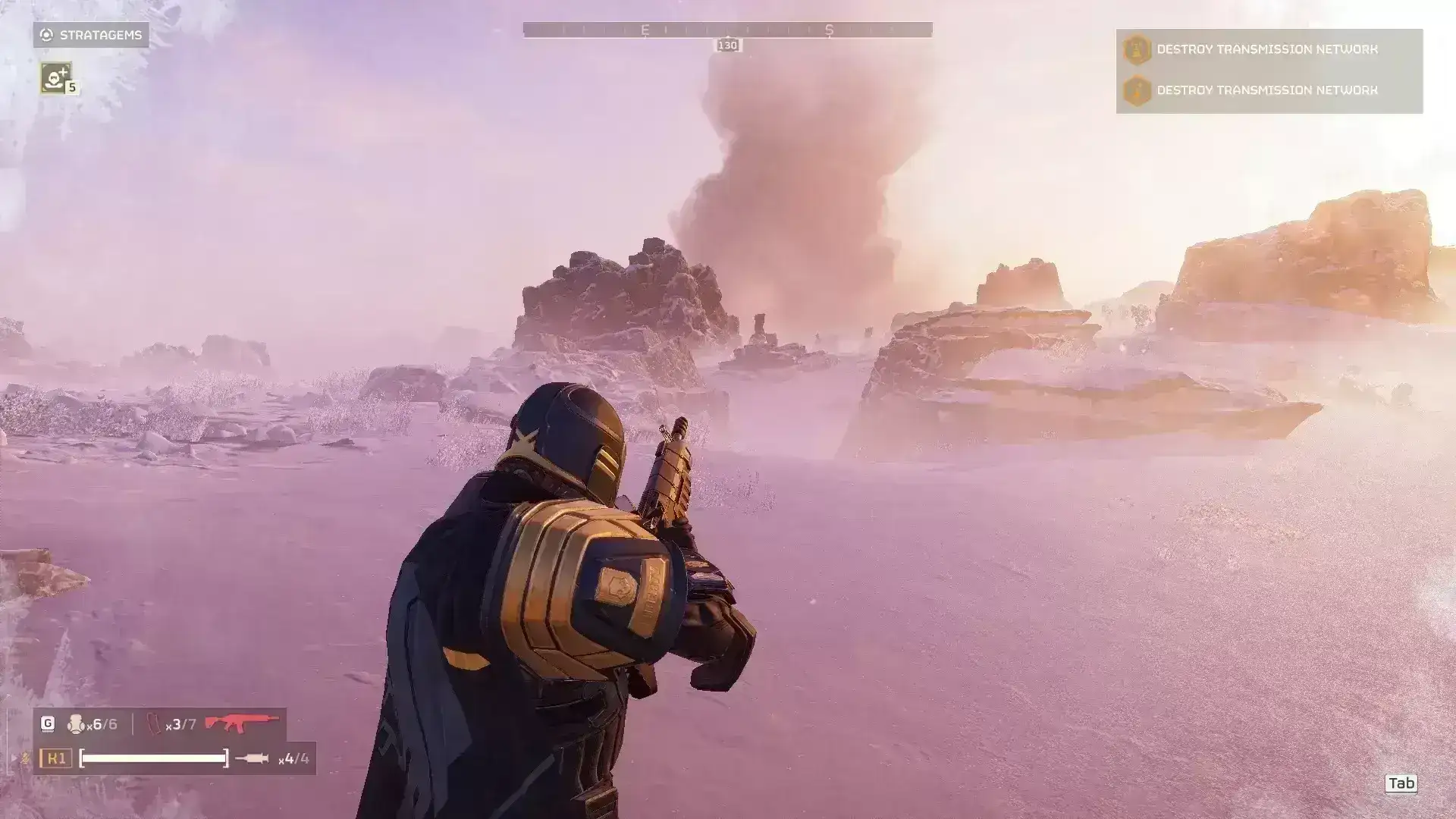Click the H1 player tag
The height and width of the screenshot is (819, 1456).
coord(56,758)
